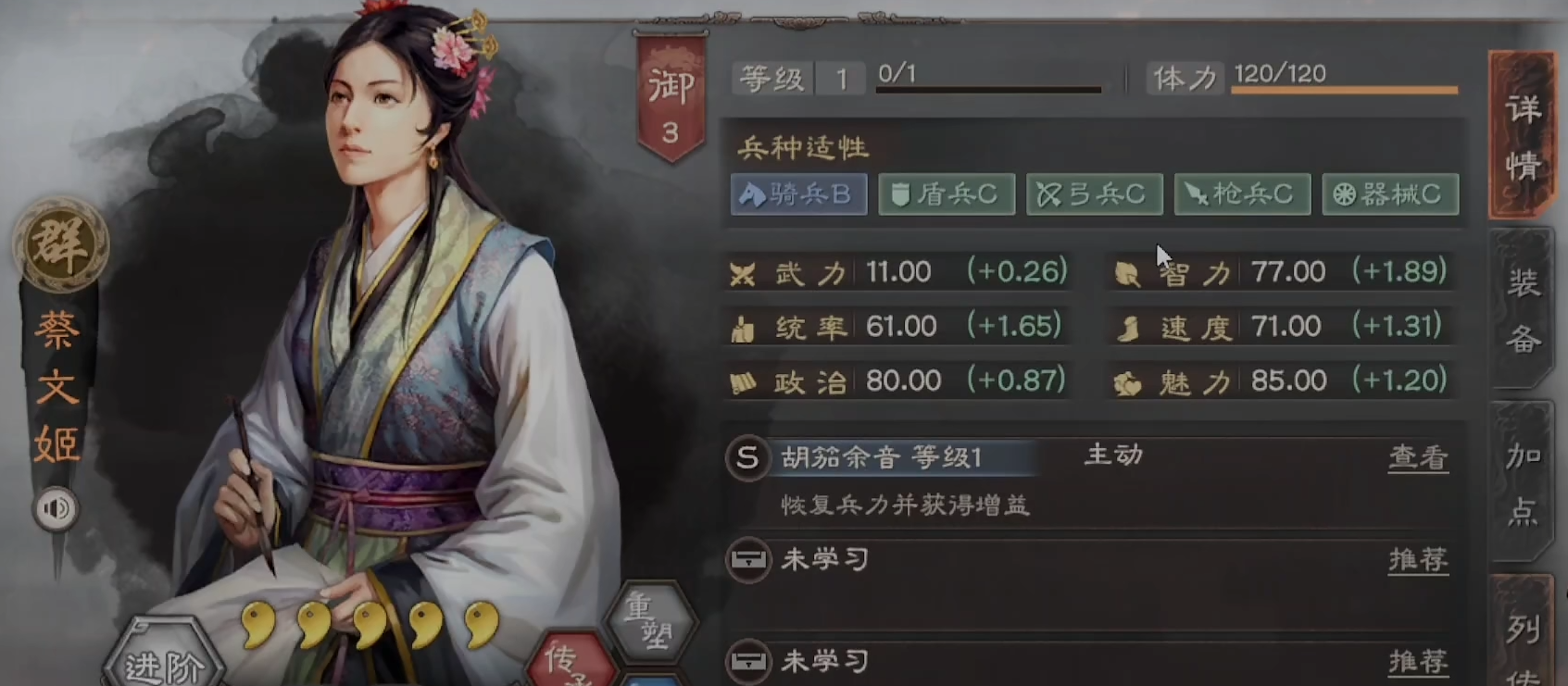Select the 器械C siege aptitude icon
This screenshot has height=686, width=1568.
[x=1389, y=194]
